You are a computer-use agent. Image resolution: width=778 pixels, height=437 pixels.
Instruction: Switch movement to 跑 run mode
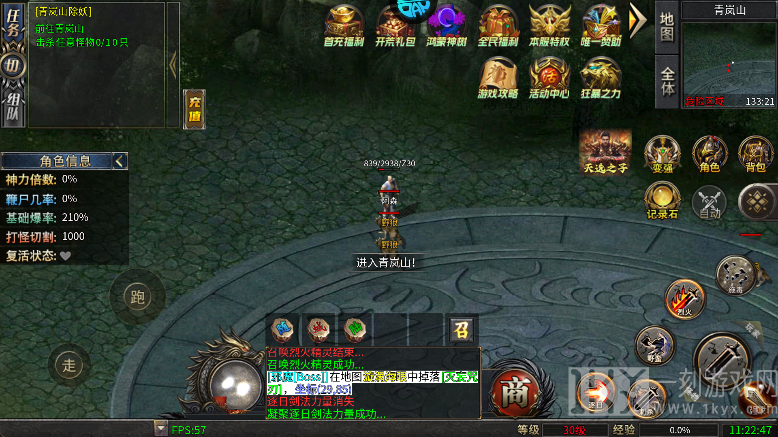point(137,296)
